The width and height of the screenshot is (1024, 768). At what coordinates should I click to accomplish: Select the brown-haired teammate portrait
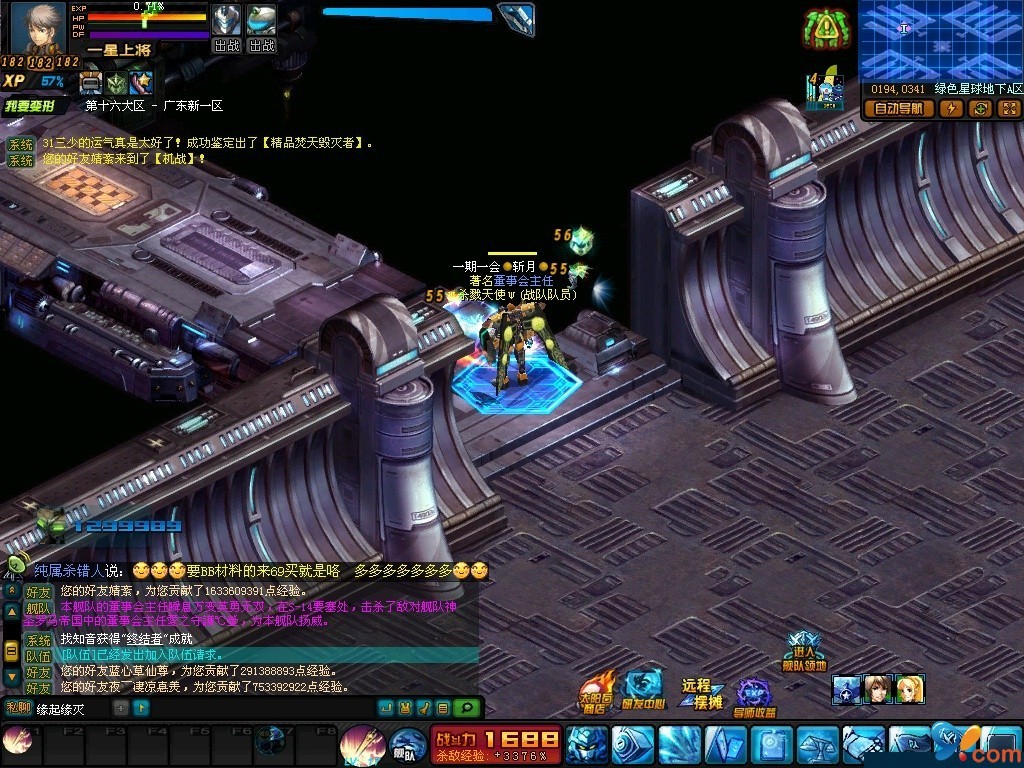point(878,689)
